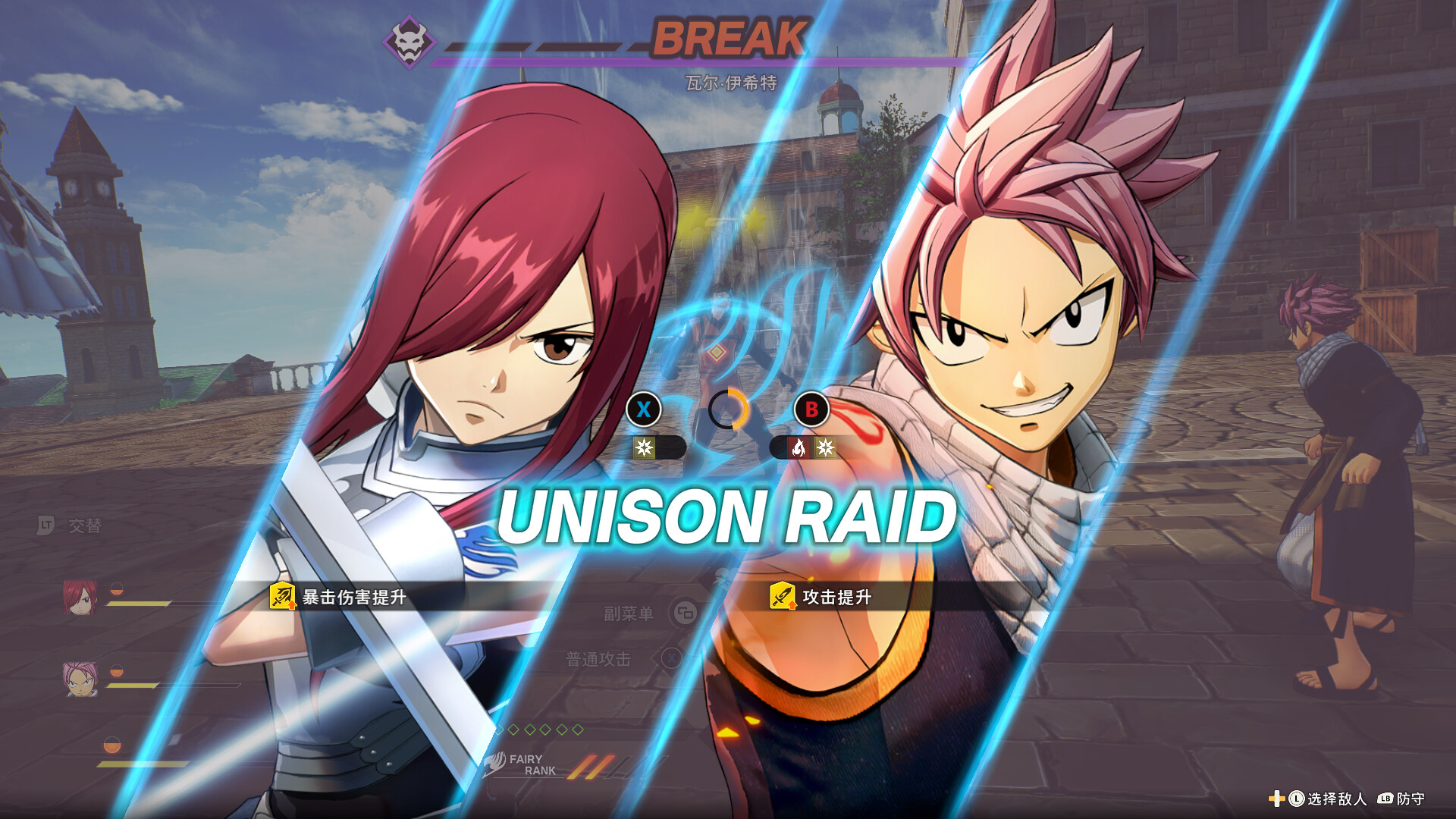Click the star element icon under the X prompt

[x=645, y=447]
